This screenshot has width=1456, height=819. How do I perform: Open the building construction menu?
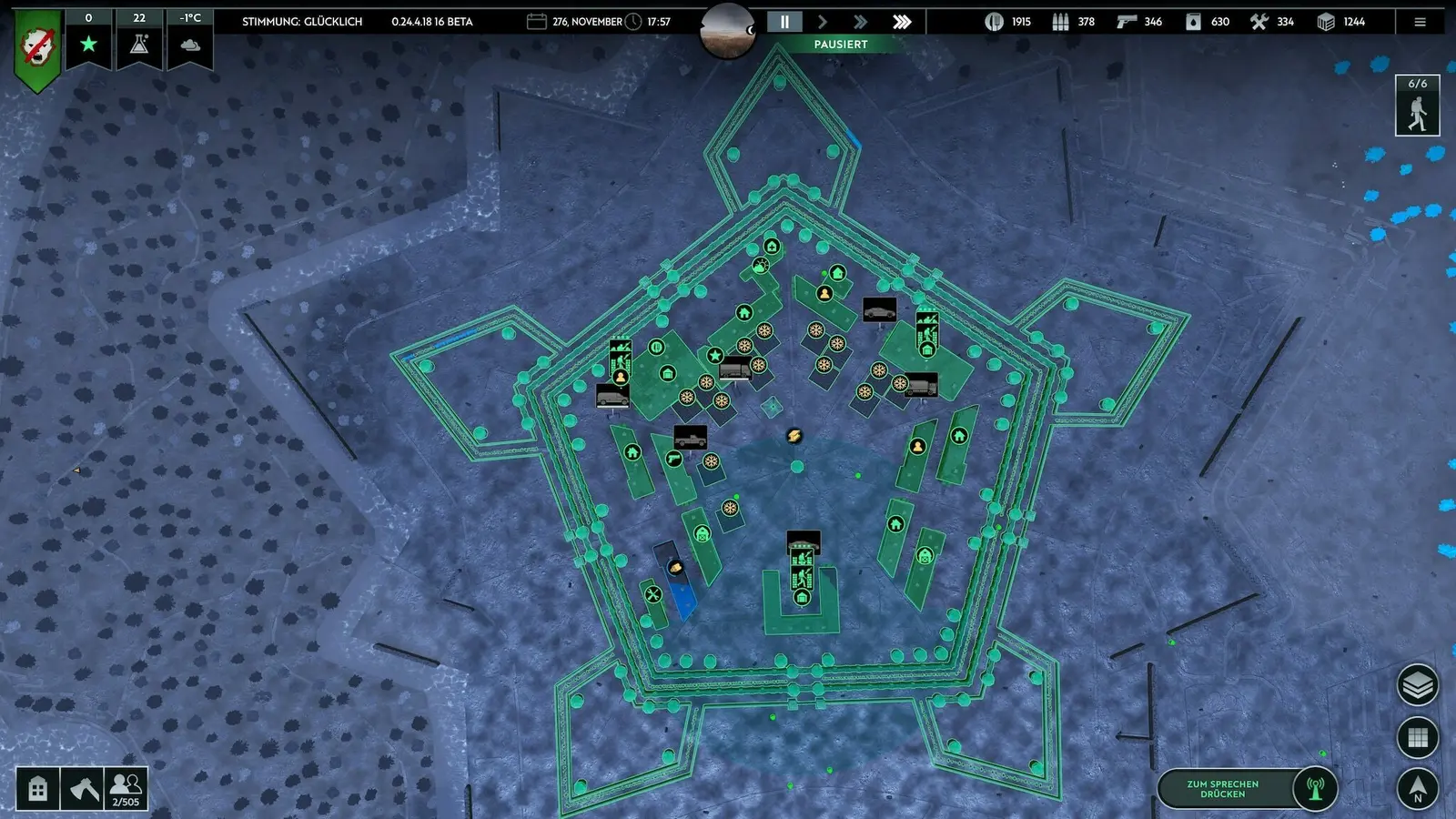click(x=37, y=788)
